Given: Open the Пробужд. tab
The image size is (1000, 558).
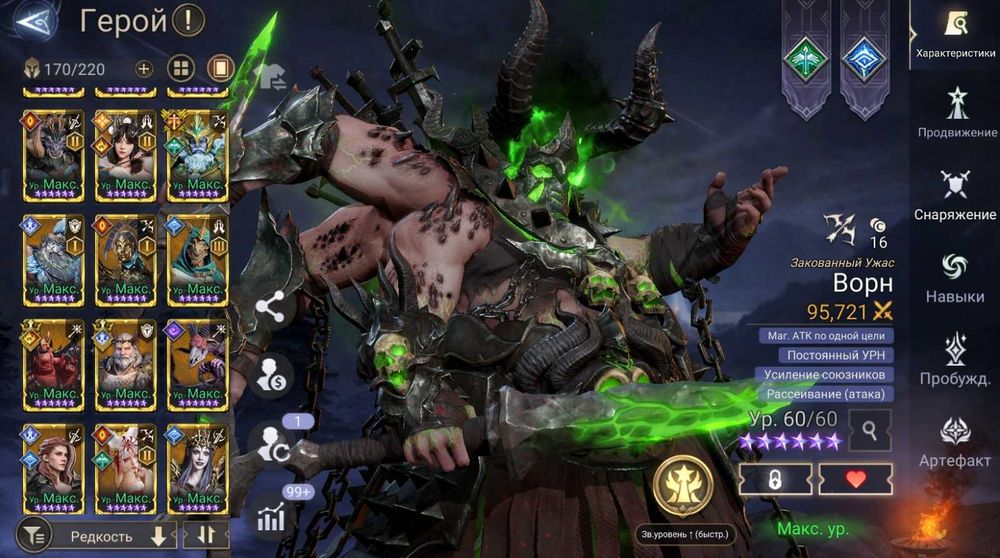Looking at the screenshot, I should coord(955,359).
